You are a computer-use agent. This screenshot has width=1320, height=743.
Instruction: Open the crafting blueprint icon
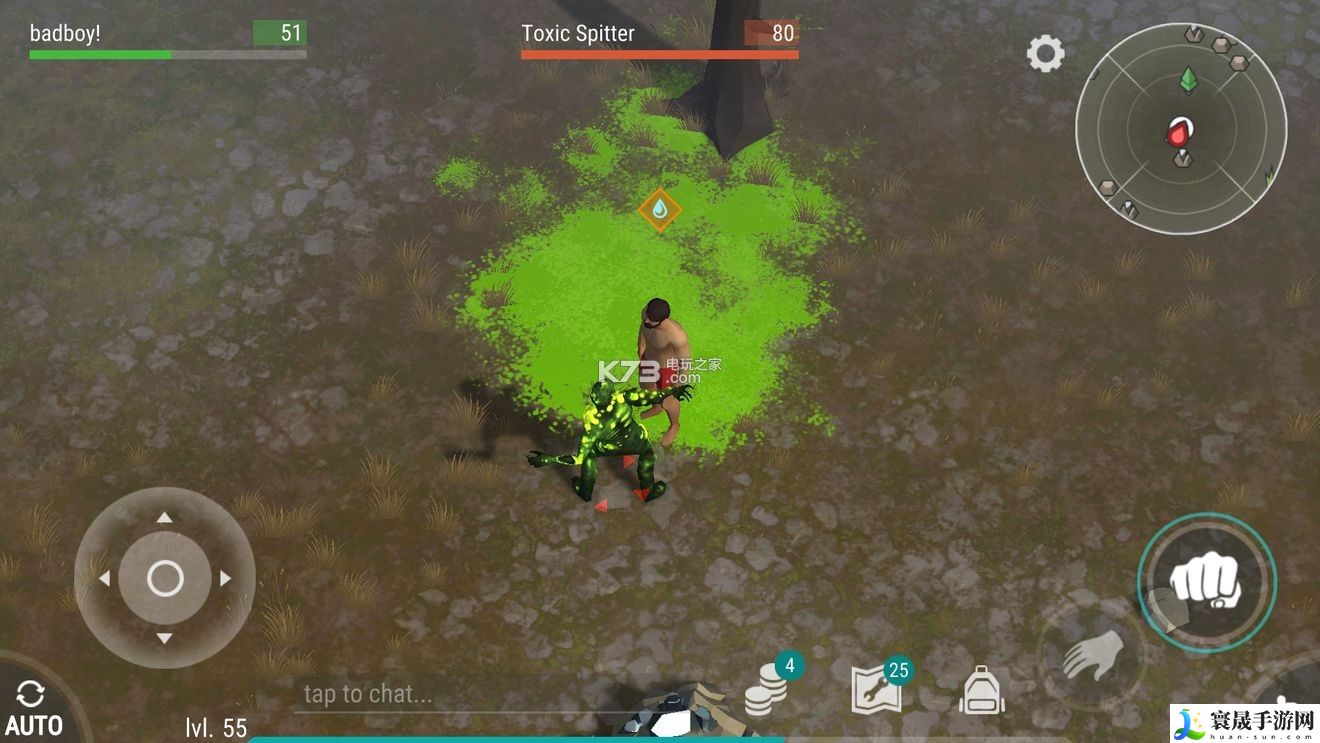pyautogui.click(x=877, y=688)
